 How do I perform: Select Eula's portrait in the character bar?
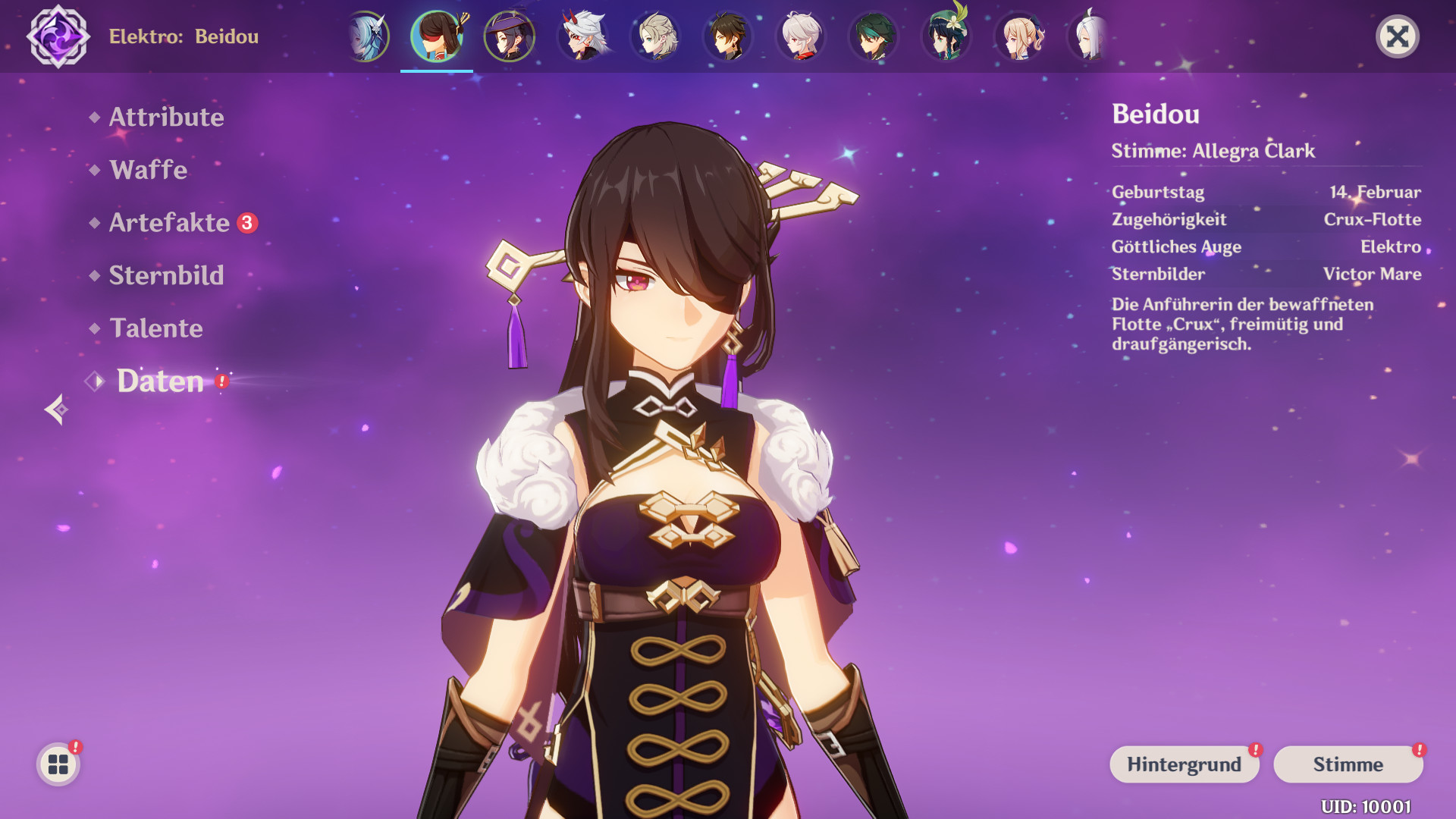[x=370, y=35]
